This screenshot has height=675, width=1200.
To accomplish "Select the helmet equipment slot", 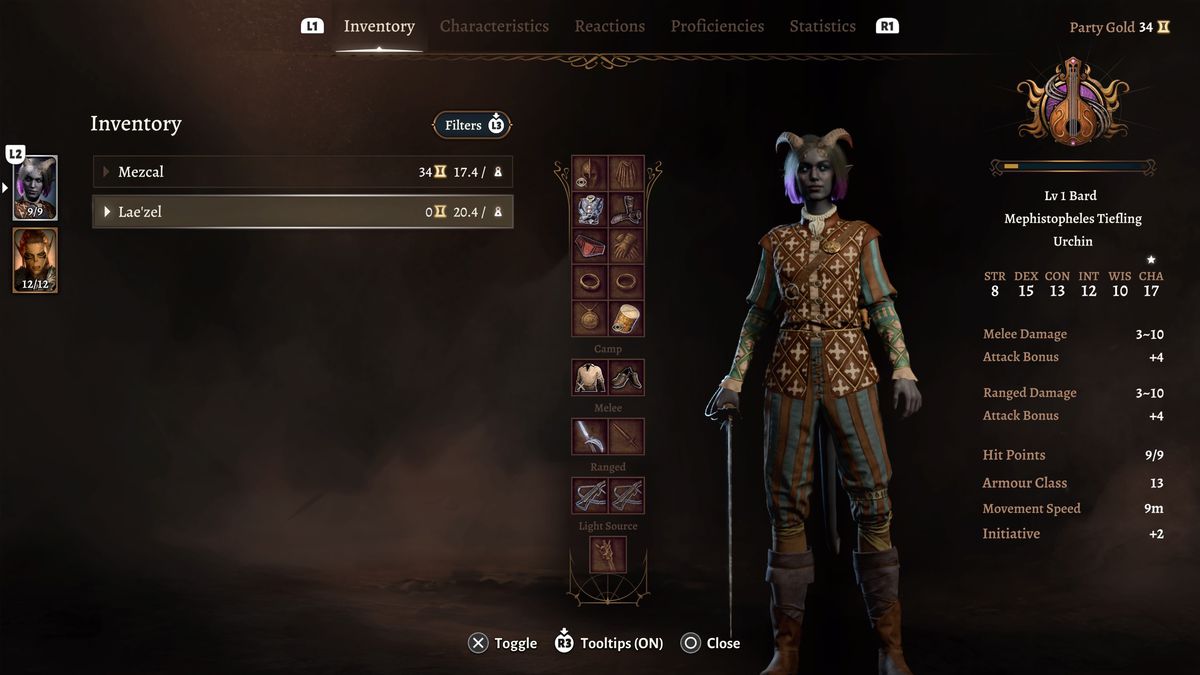I will [590, 173].
